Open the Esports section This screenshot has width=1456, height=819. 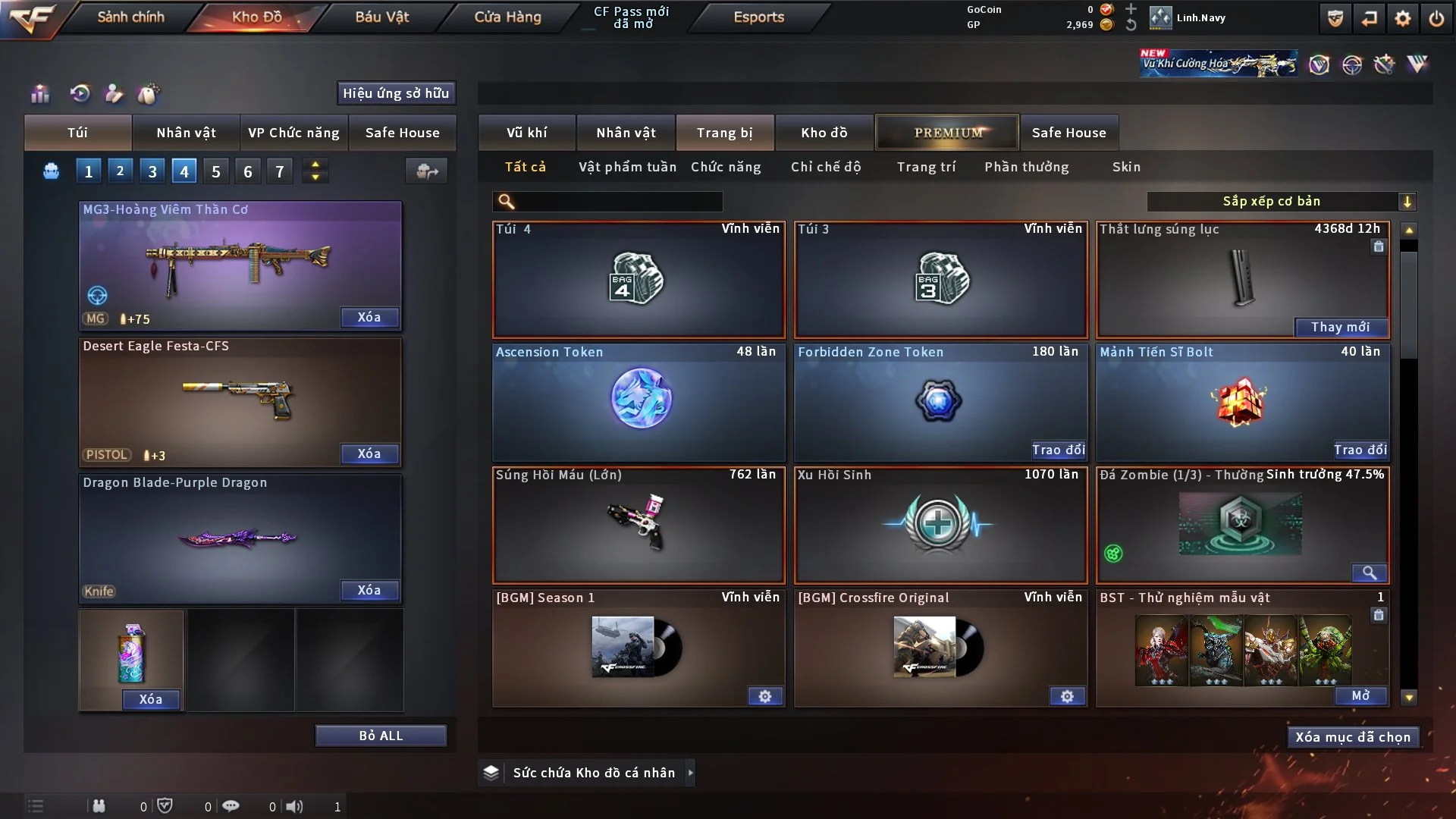758,17
